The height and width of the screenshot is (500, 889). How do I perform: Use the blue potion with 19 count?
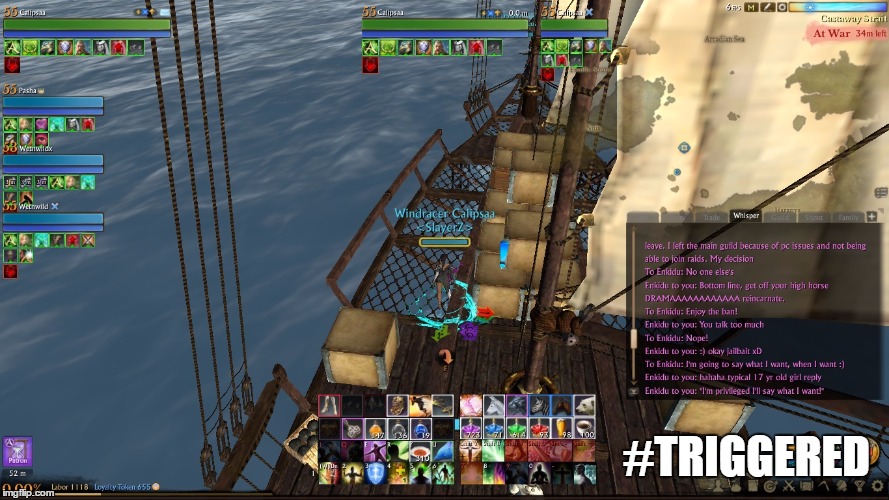[x=422, y=428]
